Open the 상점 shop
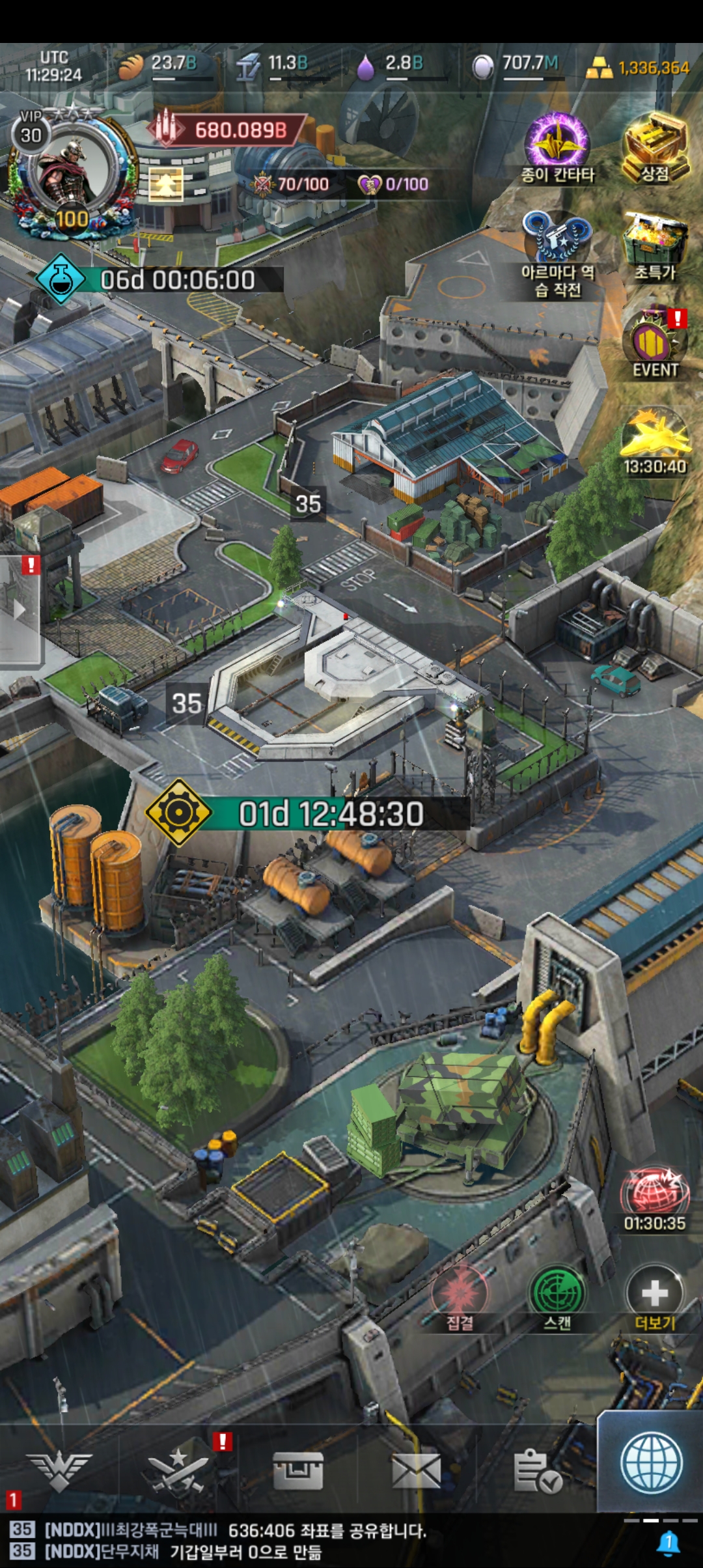 click(x=655, y=147)
